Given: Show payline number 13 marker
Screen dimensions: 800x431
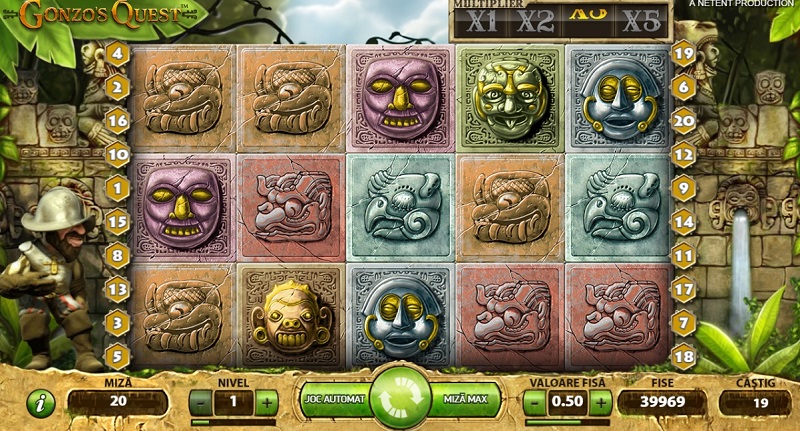Looking at the screenshot, I should [118, 290].
